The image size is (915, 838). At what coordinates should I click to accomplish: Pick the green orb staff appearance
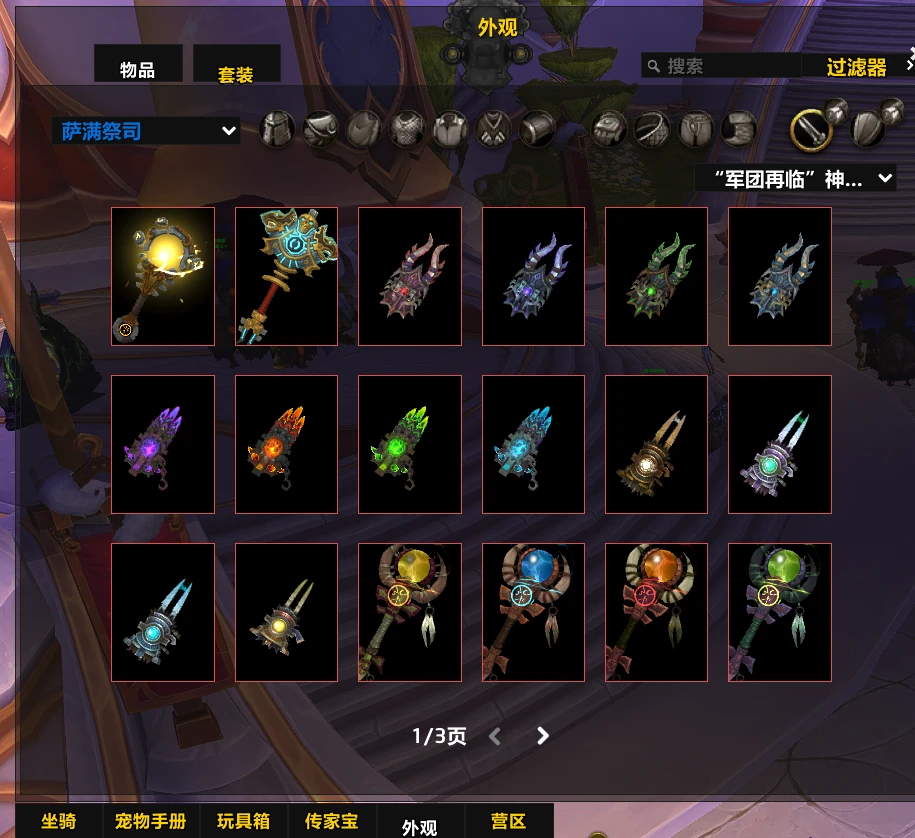tap(780, 612)
